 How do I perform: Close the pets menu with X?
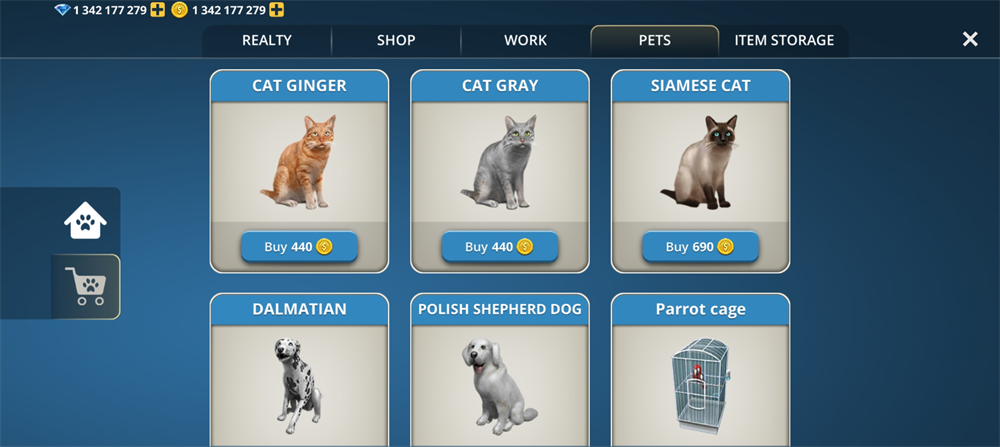[x=970, y=39]
